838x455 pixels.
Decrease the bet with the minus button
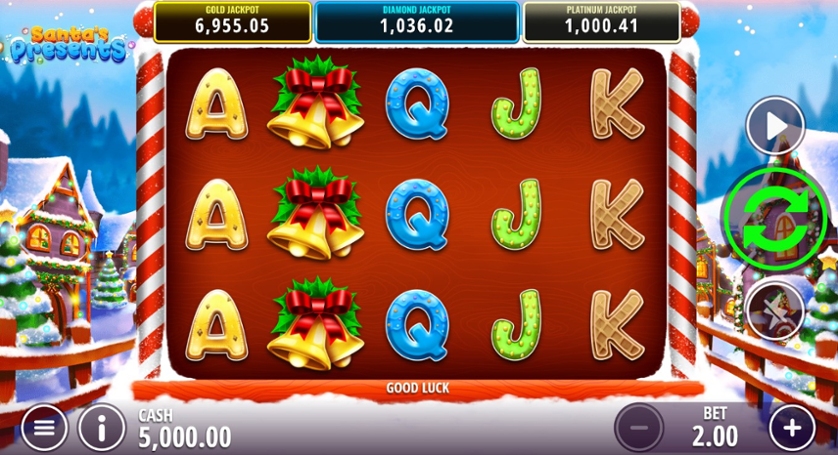click(x=638, y=429)
